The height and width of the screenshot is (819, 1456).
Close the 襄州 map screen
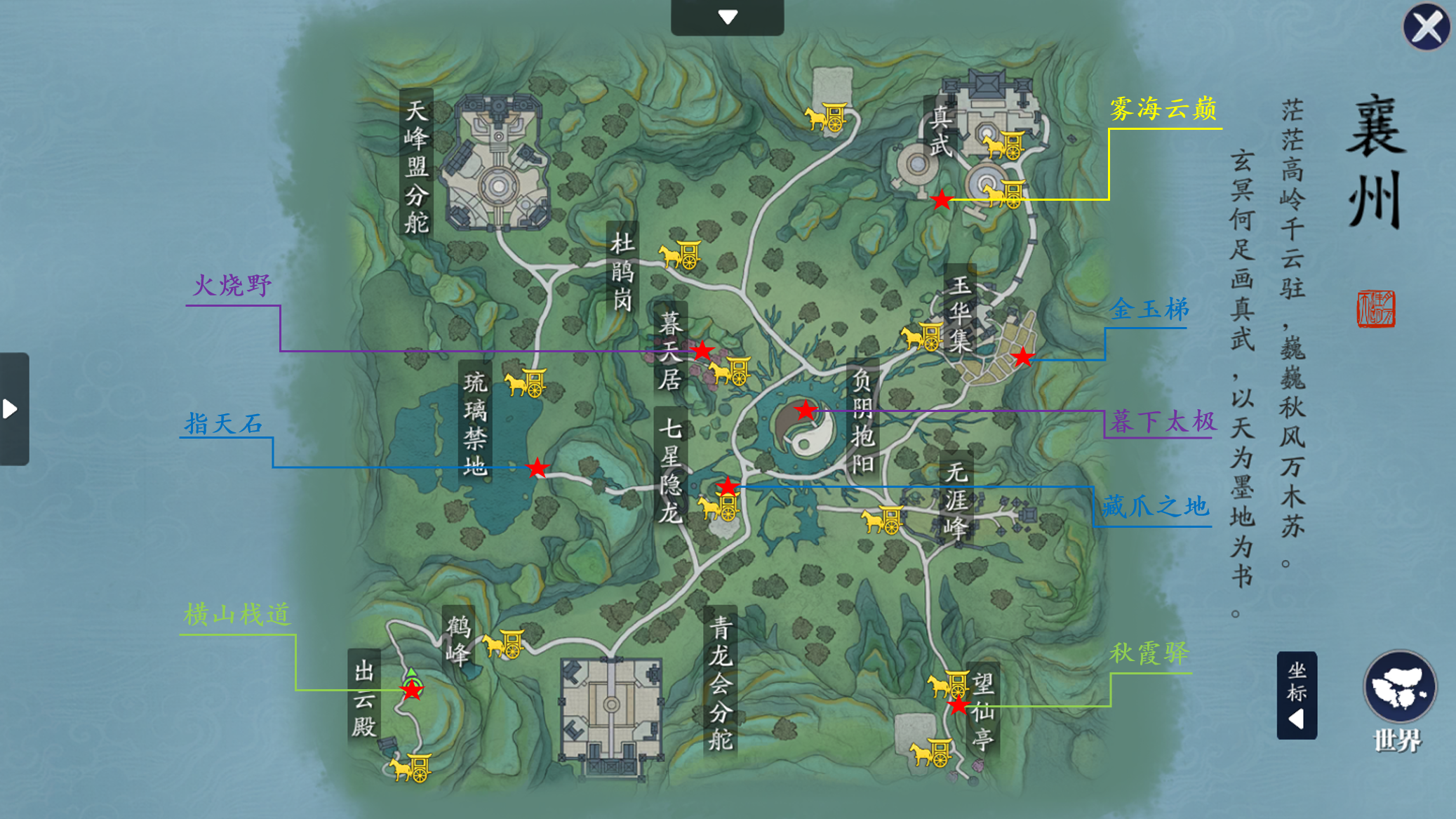click(1426, 28)
